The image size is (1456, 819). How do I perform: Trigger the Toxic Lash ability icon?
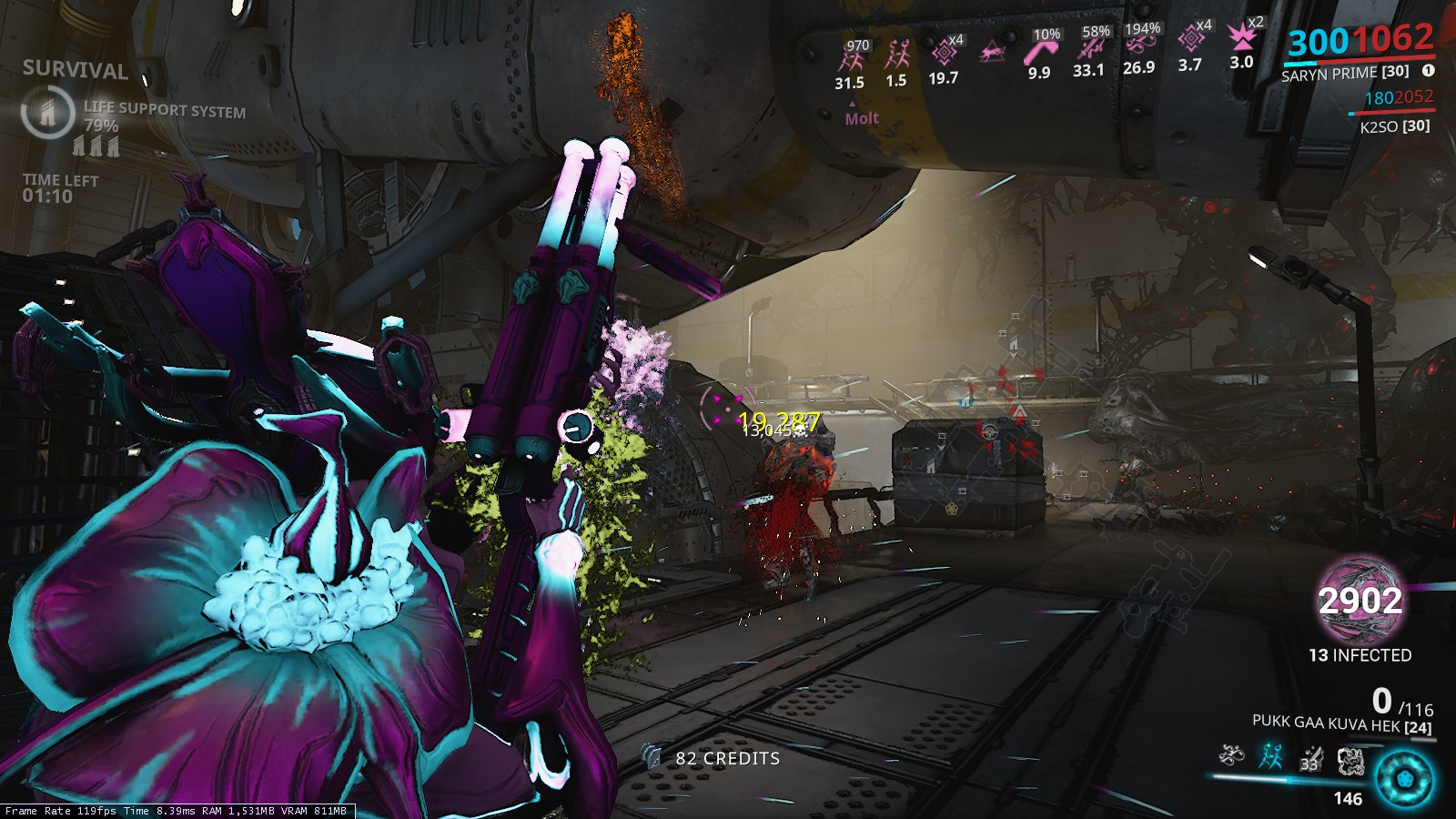[1310, 757]
